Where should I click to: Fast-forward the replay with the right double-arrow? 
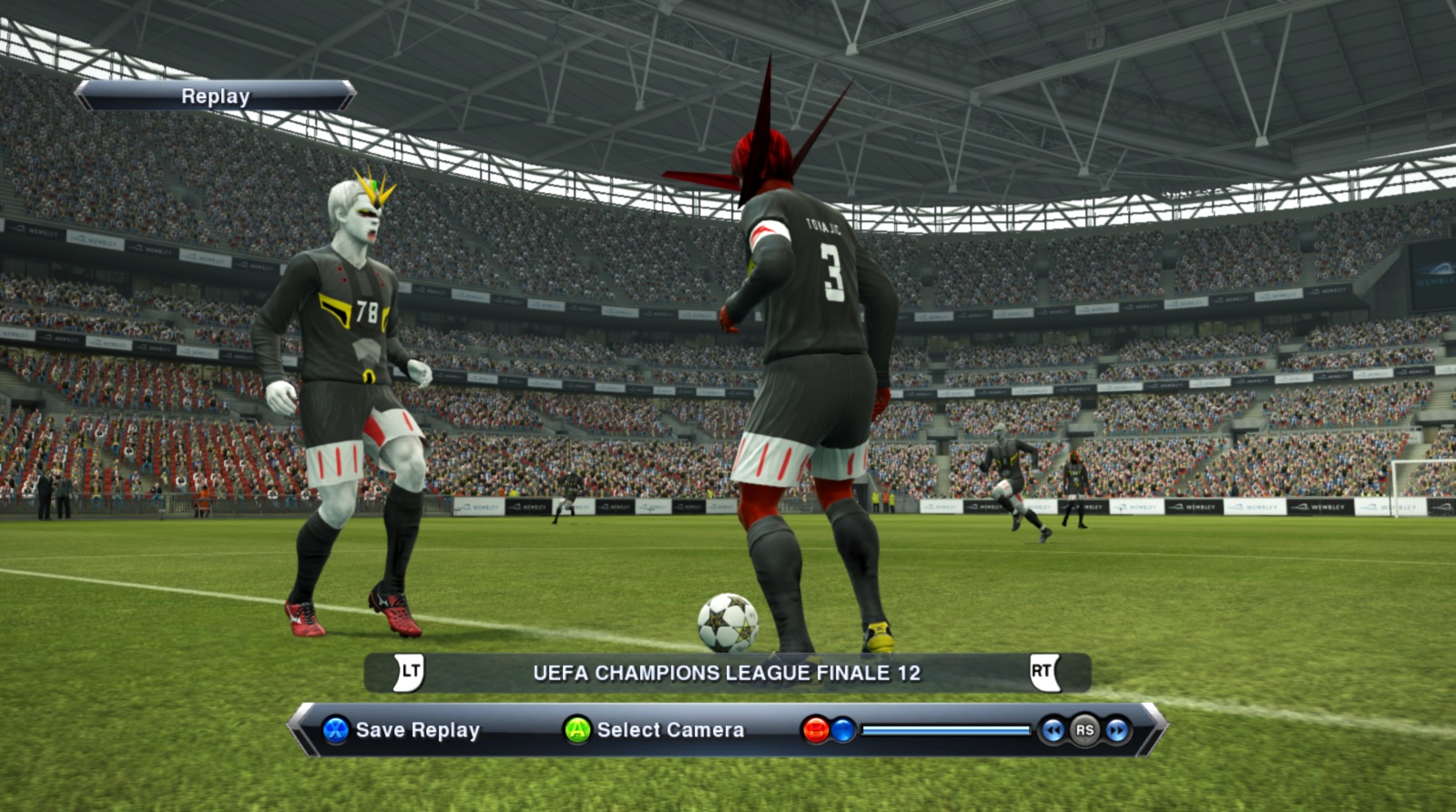click(1116, 730)
